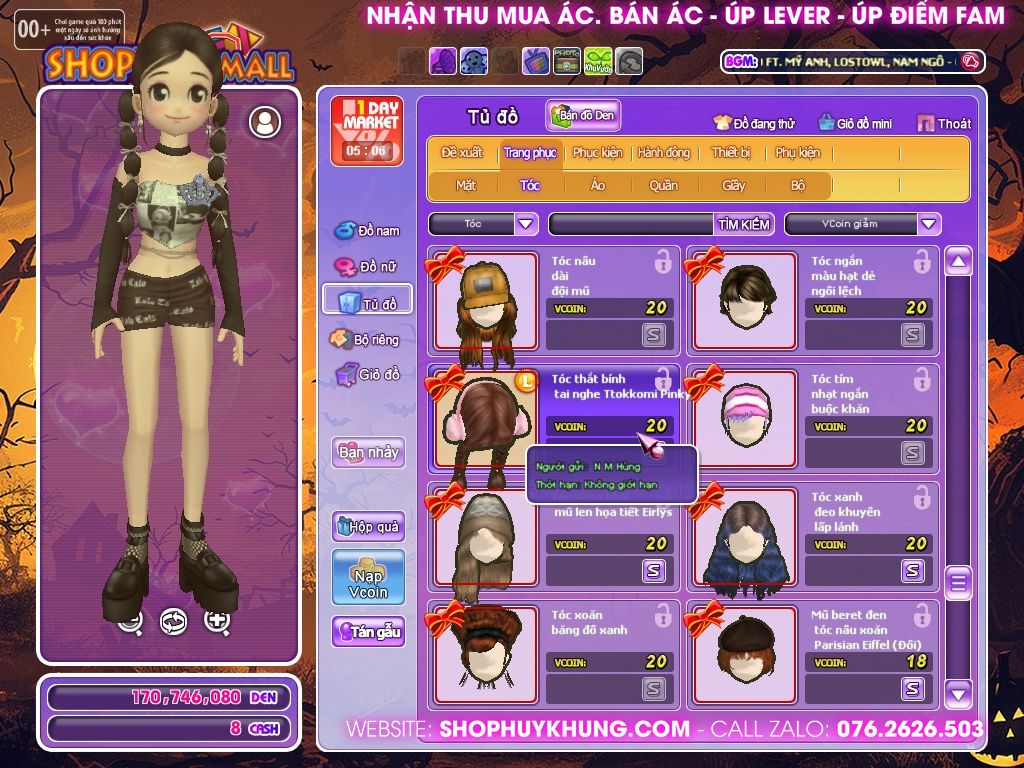Click the TÌM KIẾM search button
Image resolution: width=1024 pixels, height=768 pixels.
[x=744, y=224]
